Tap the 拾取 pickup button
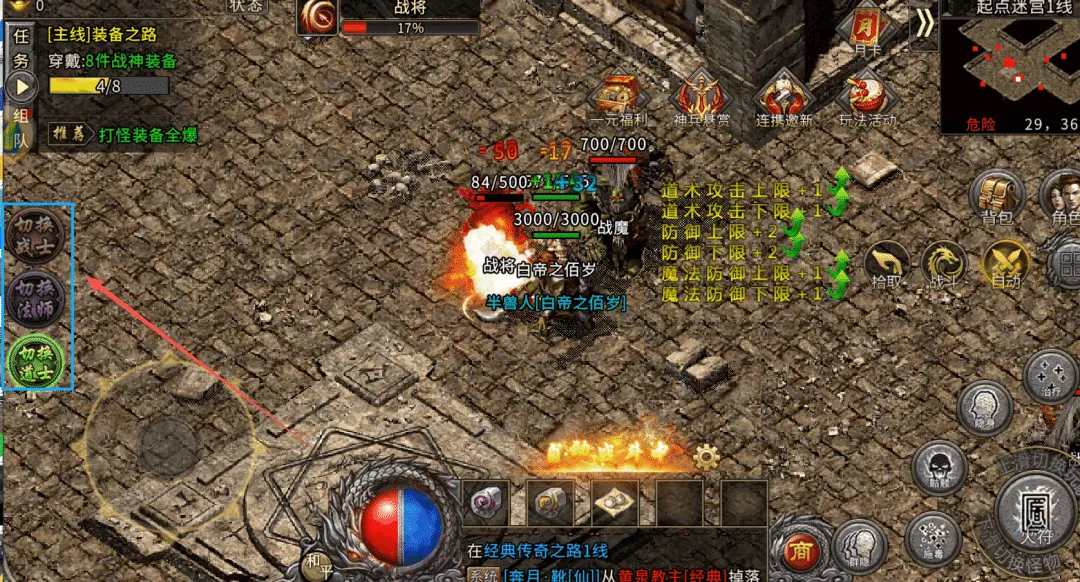 (887, 266)
